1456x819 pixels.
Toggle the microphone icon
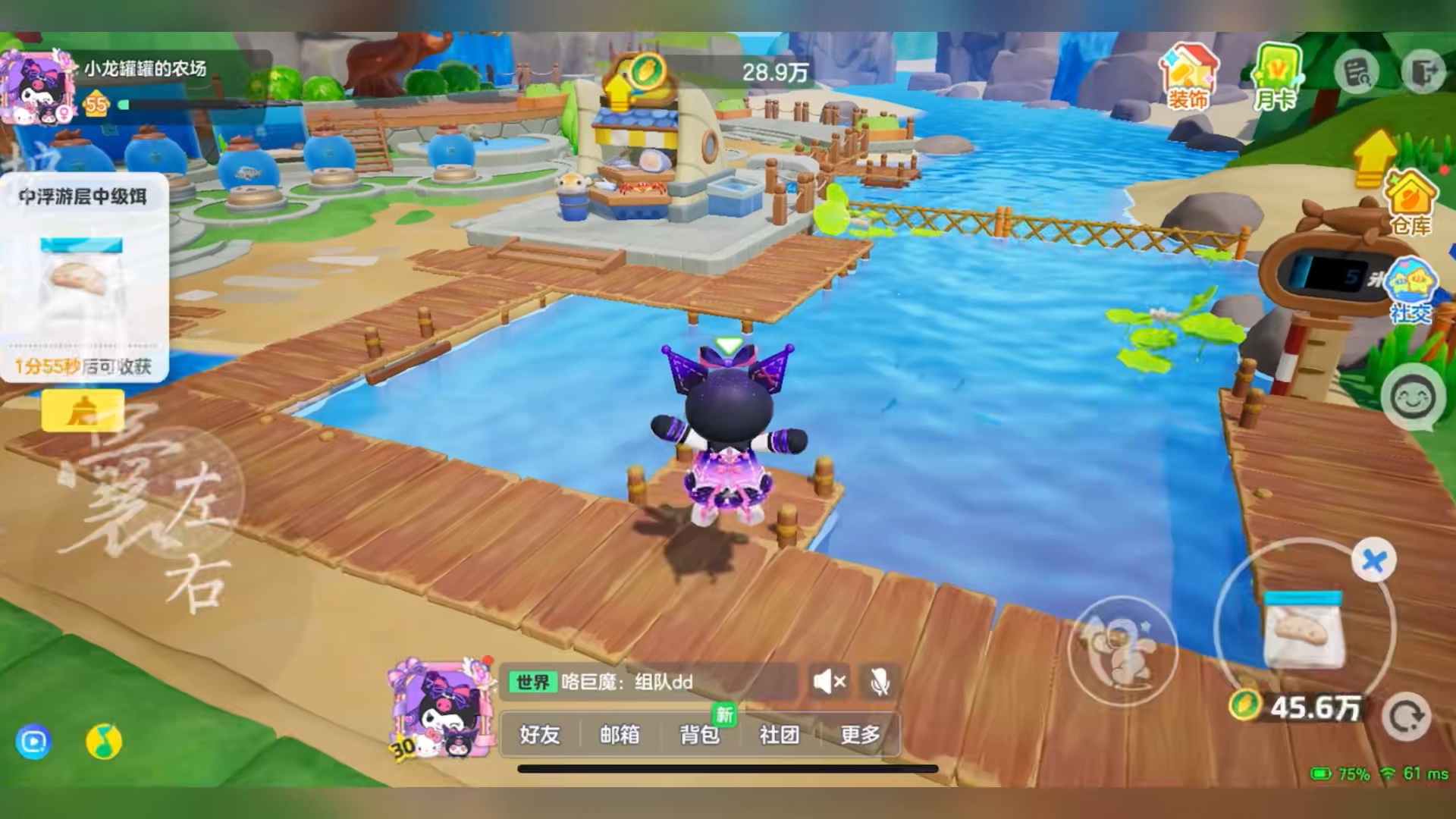880,682
